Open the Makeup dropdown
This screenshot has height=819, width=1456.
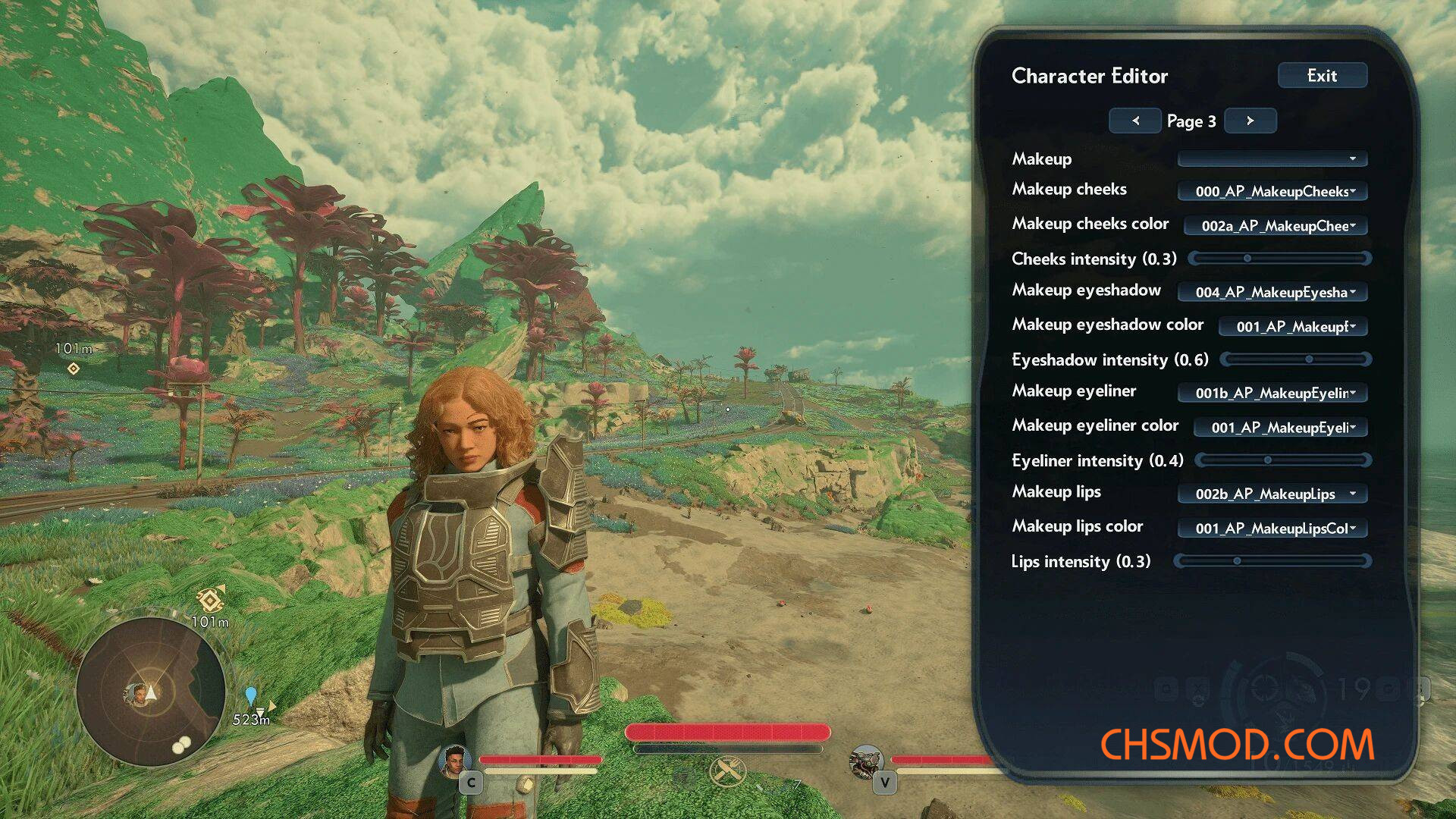pos(1272,158)
